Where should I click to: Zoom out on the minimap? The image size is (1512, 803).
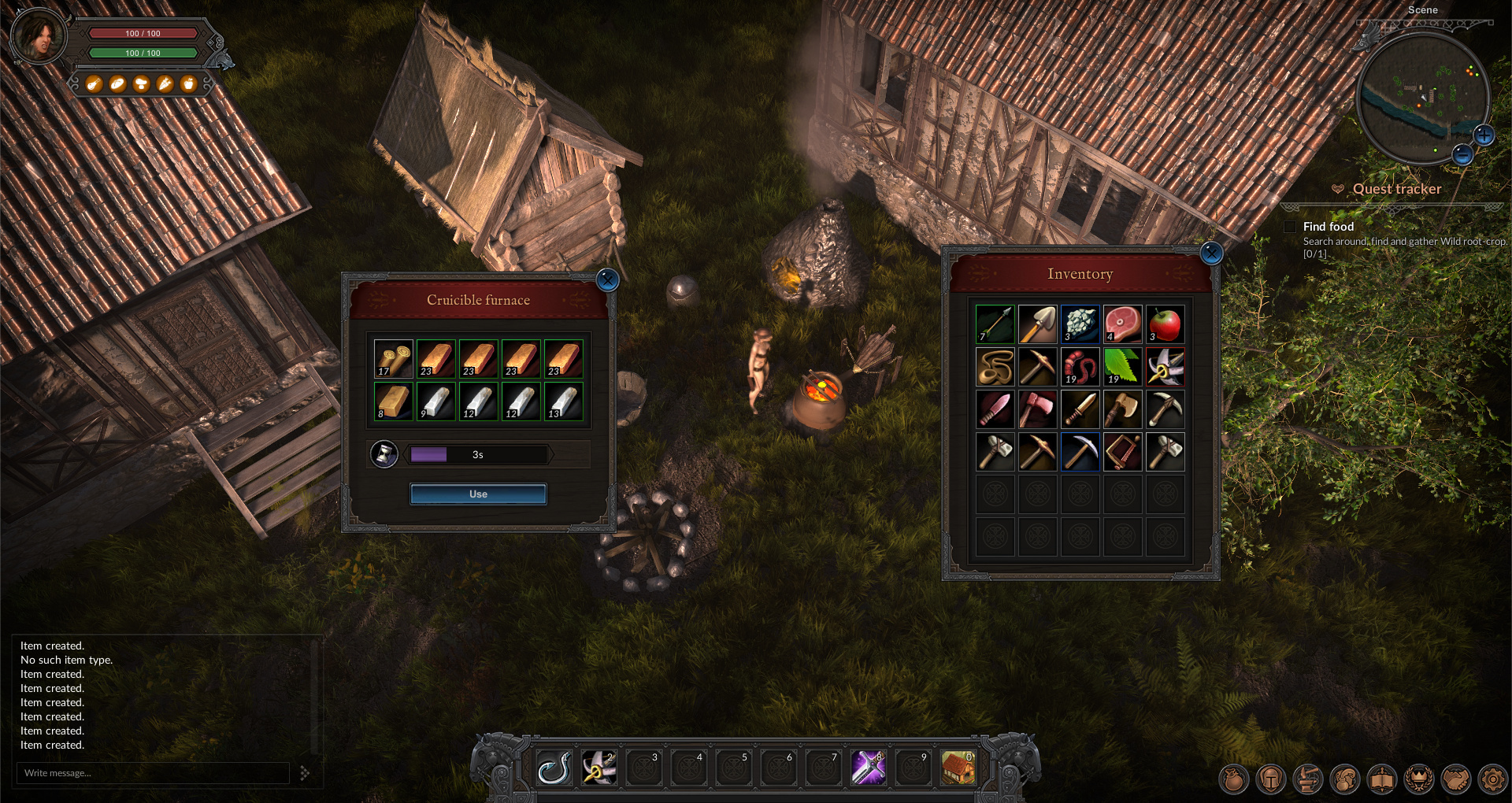point(1462,154)
